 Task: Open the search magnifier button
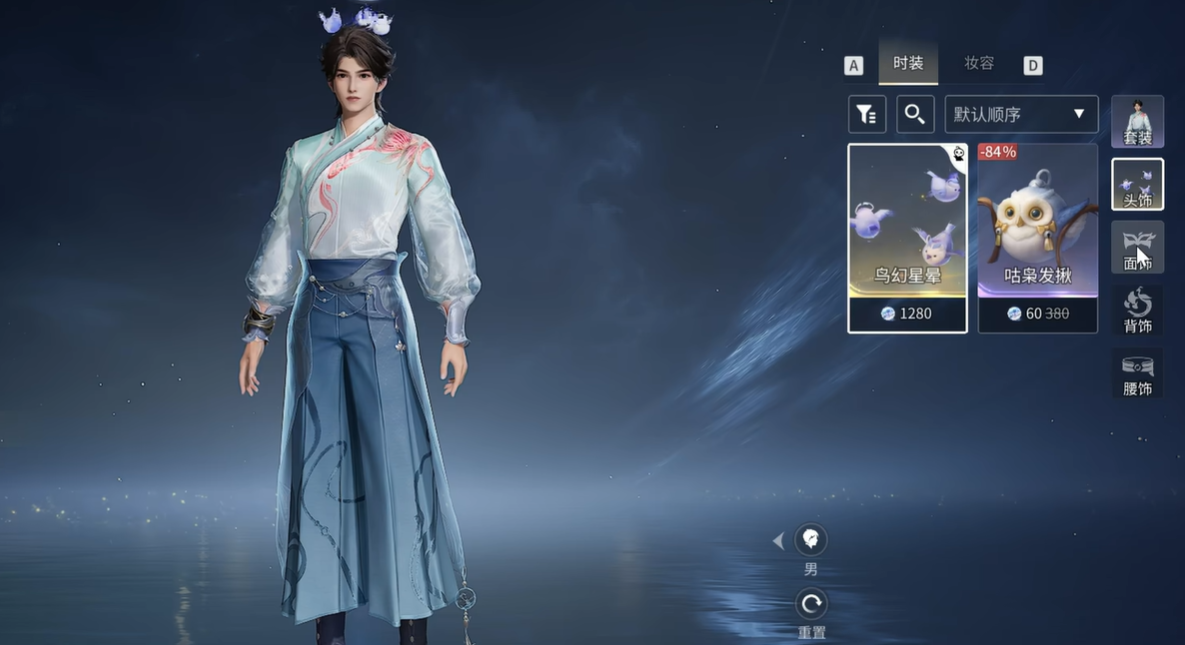click(x=915, y=114)
